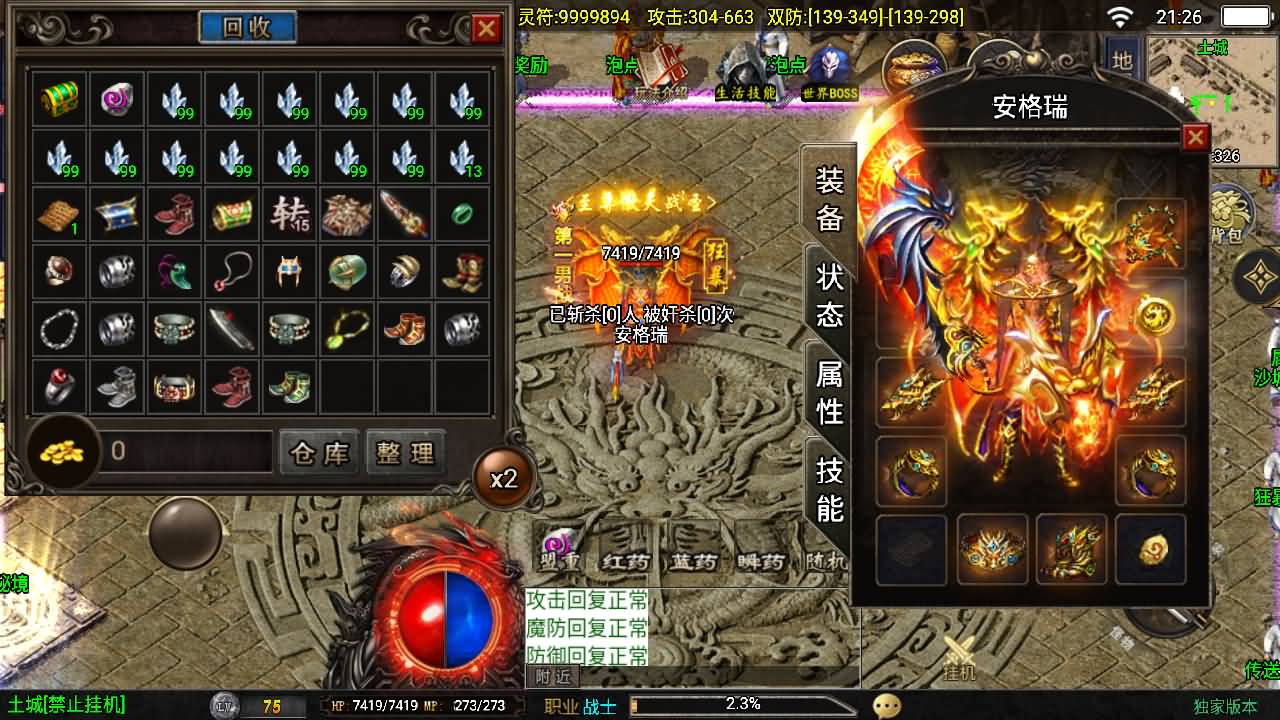
Task: Toggle the x2 speed button
Action: coord(503,479)
